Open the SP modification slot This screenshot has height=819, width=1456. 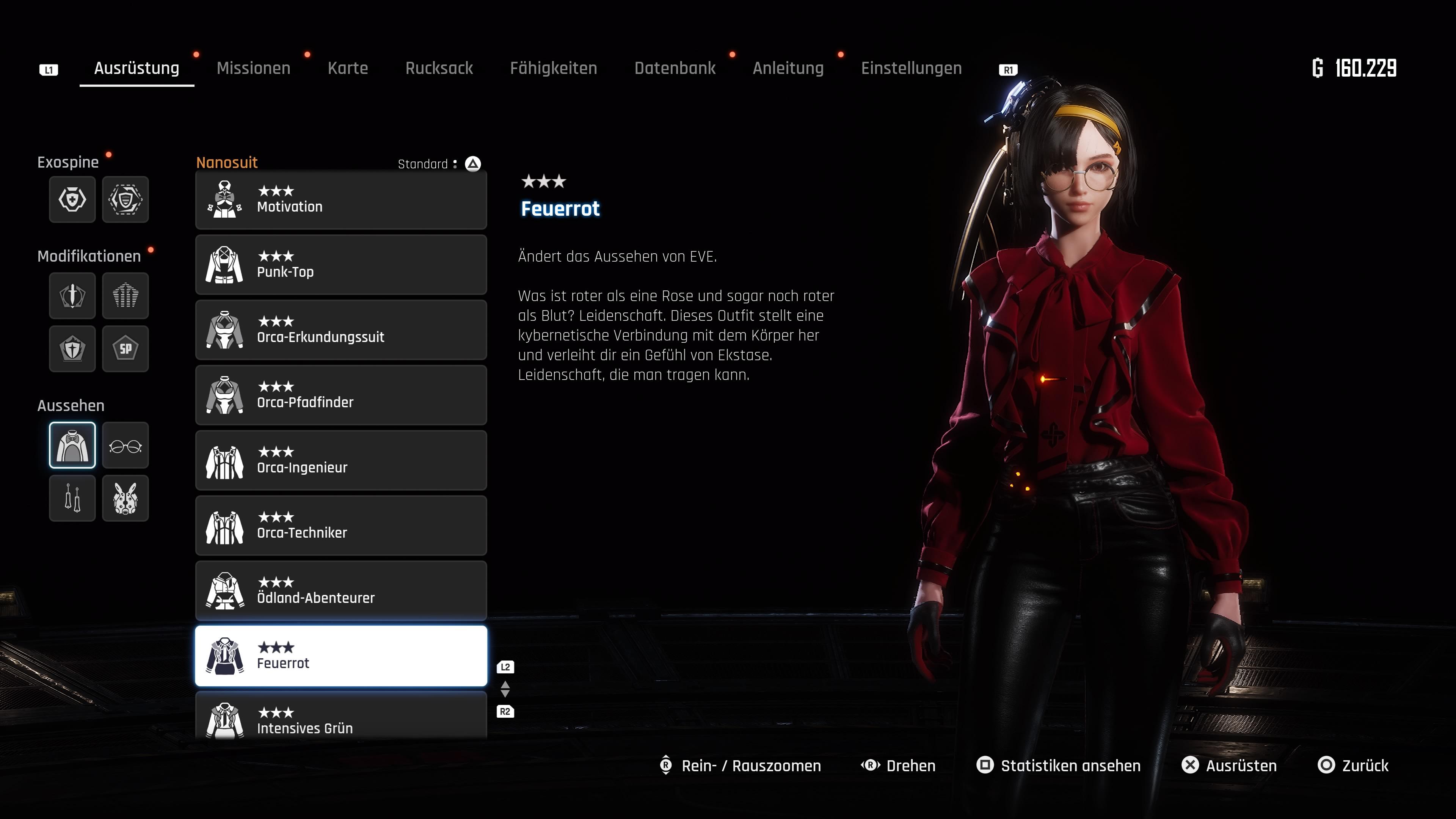126,349
